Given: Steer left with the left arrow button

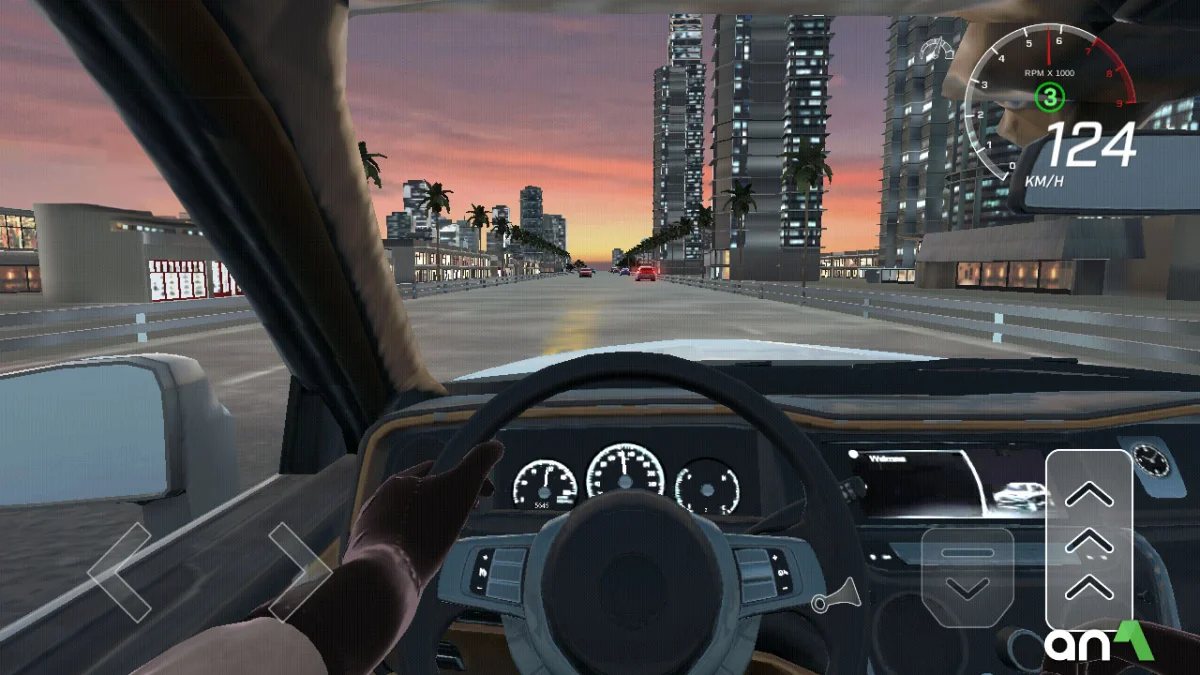Looking at the screenshot, I should pos(120,572).
